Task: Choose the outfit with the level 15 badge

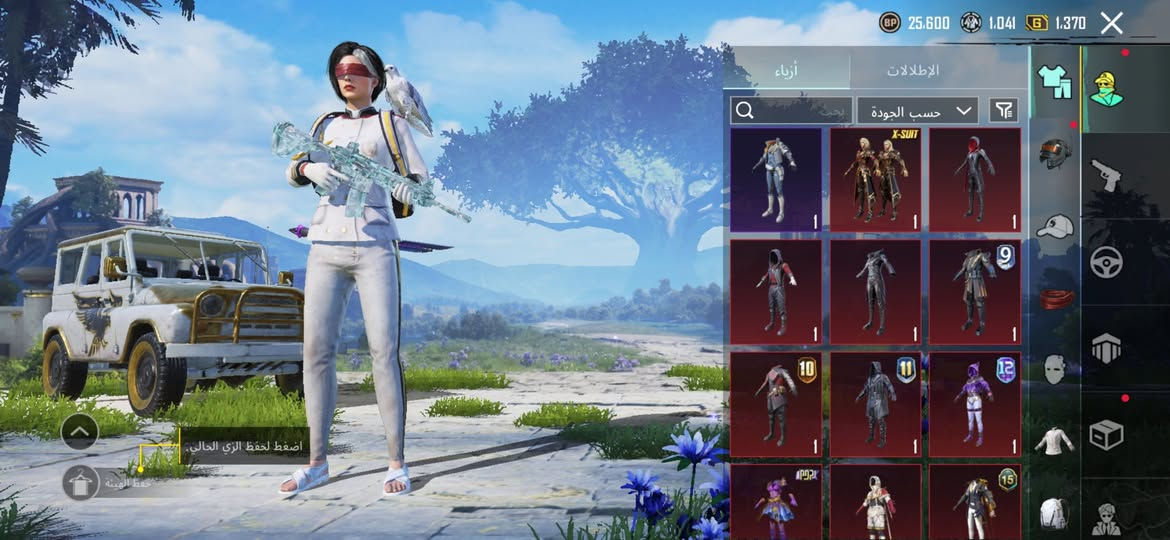Action: (975, 500)
